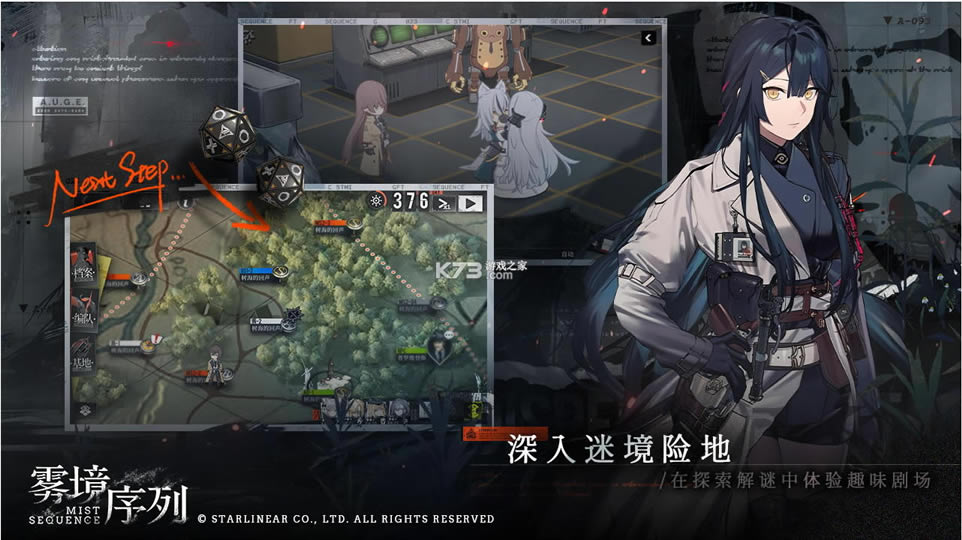Click the back arrow on the scene view
Viewport: 962px width, 540px height.
[648, 38]
